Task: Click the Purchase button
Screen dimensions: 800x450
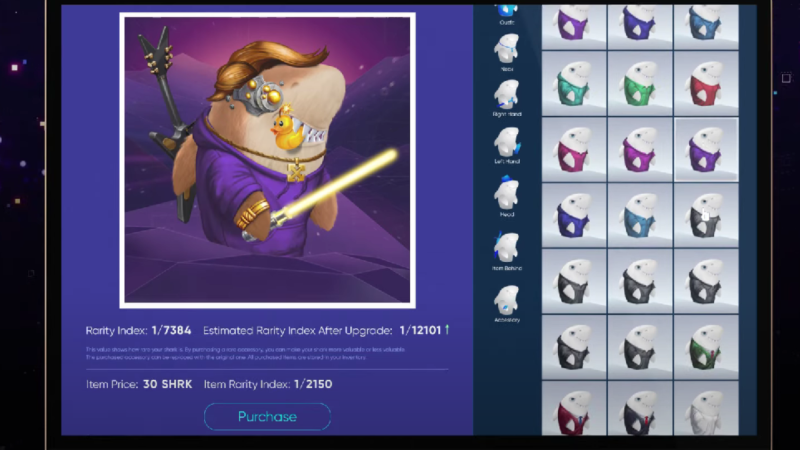Action: click(267, 416)
